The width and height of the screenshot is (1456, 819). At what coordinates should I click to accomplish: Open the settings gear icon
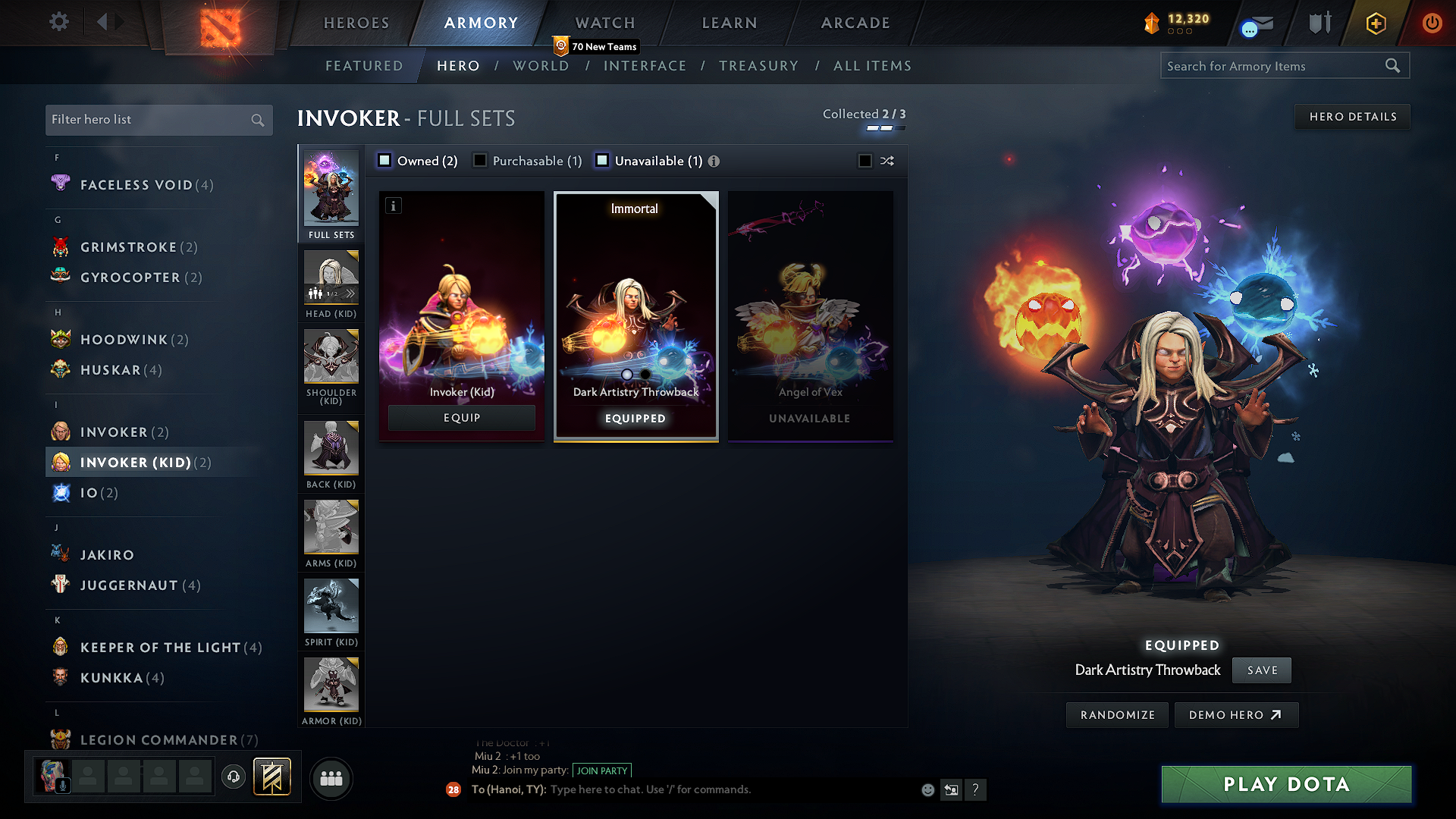tap(59, 22)
